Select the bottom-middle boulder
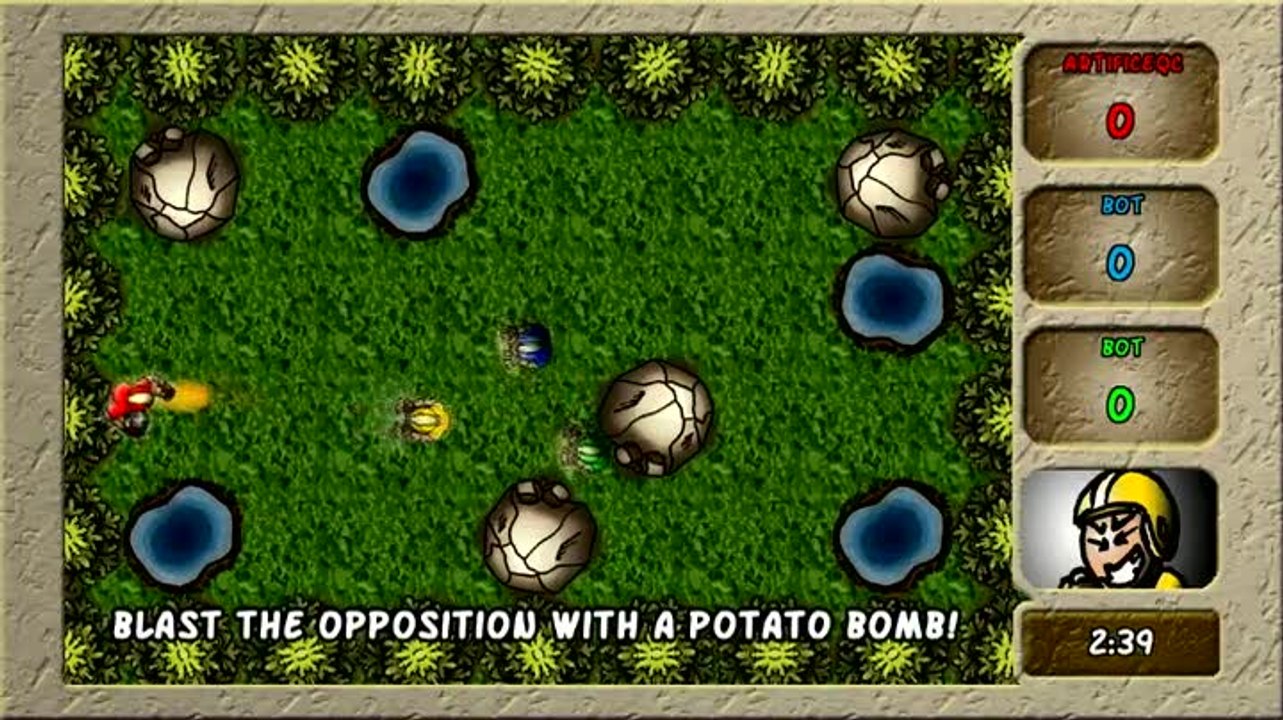1283x720 pixels. 540,540
